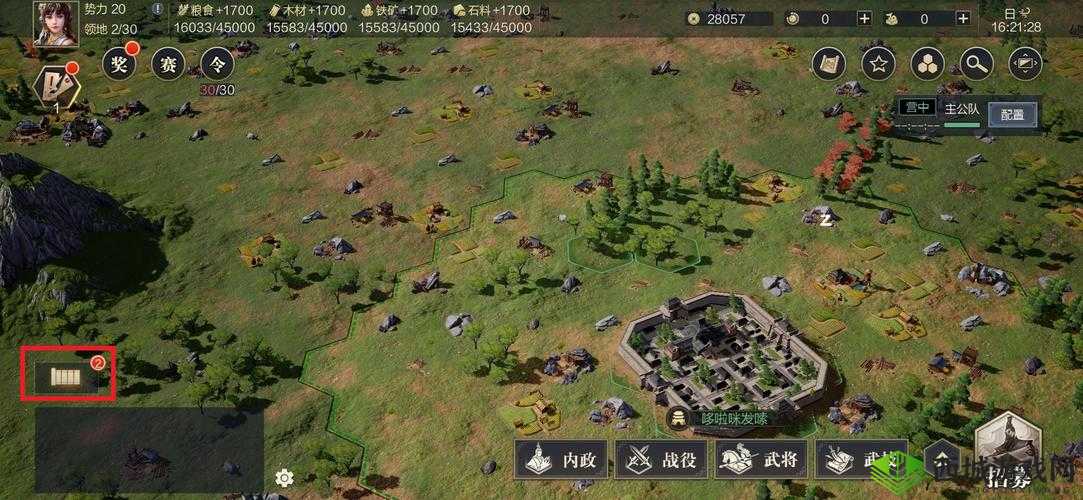Screen dimensions: 1083x500
Task: Open the 奖 rewards button
Action: 120,65
